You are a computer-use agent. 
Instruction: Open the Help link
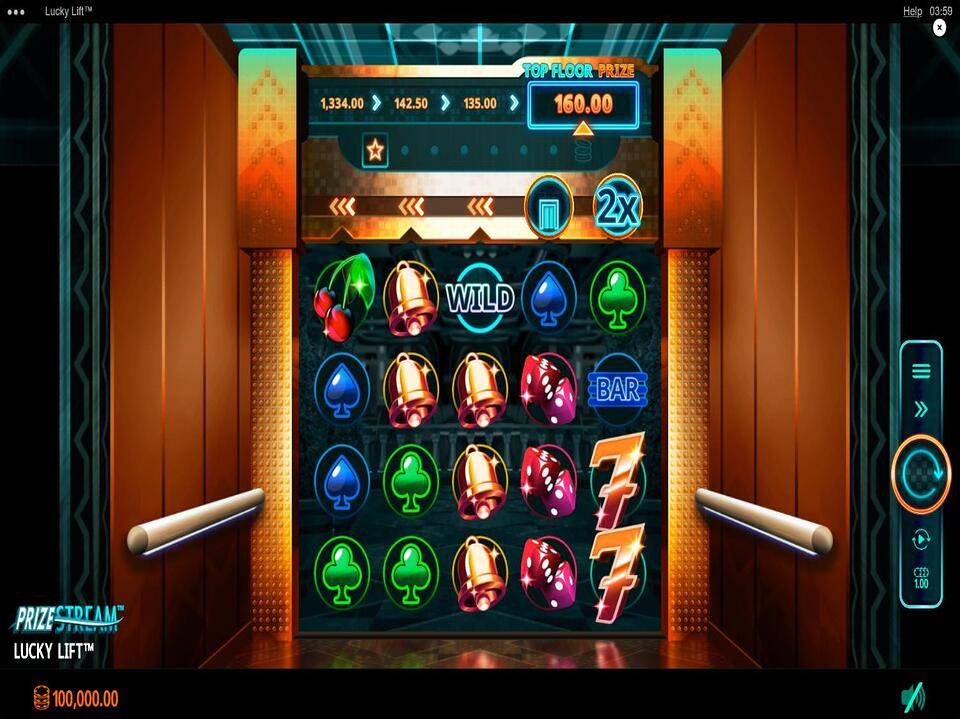click(x=912, y=11)
